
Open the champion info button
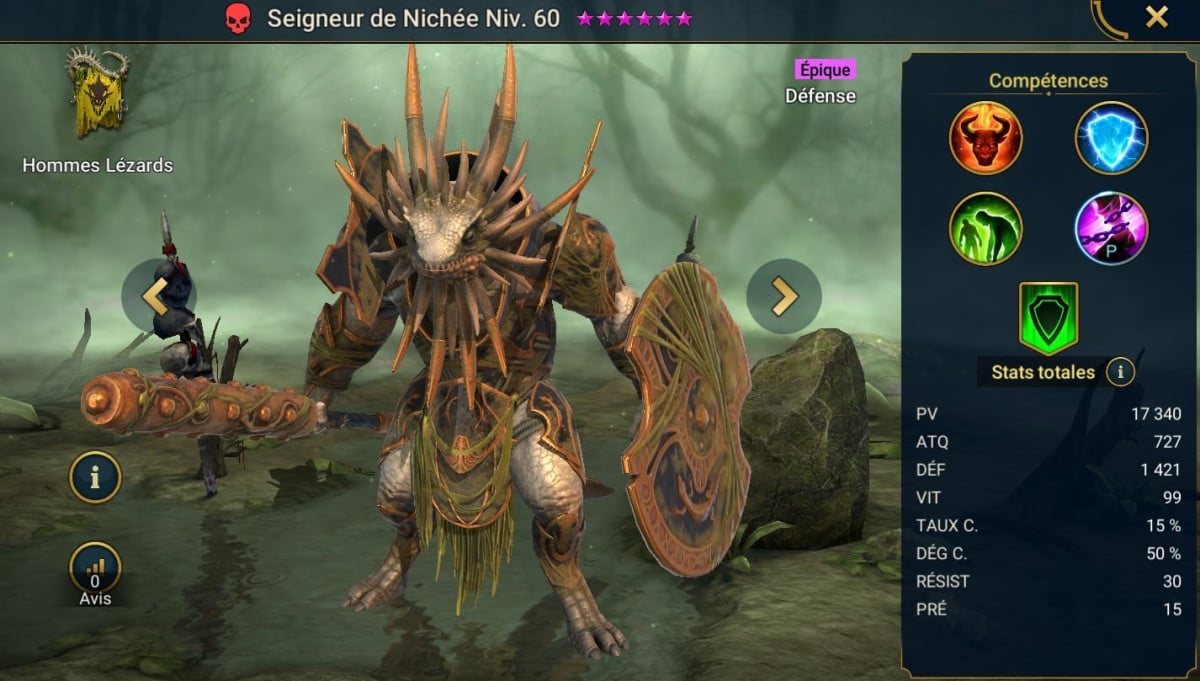pos(95,477)
